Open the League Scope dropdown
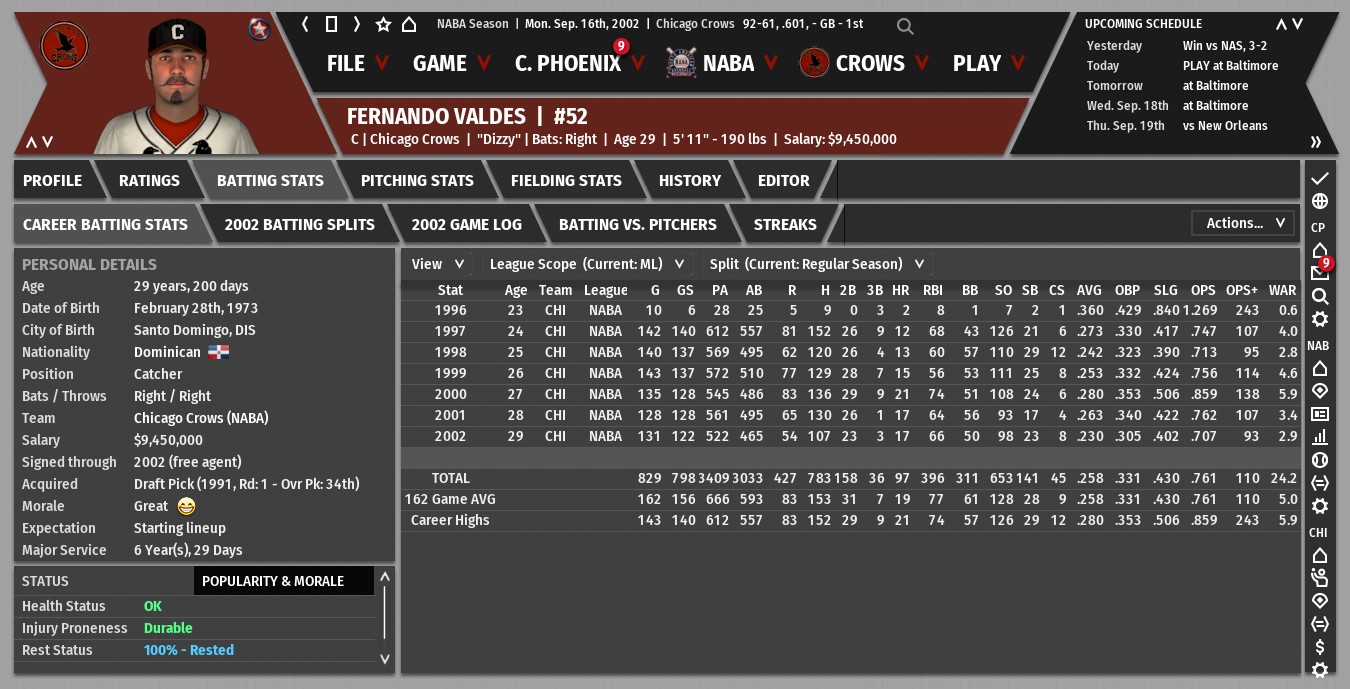 [x=586, y=264]
